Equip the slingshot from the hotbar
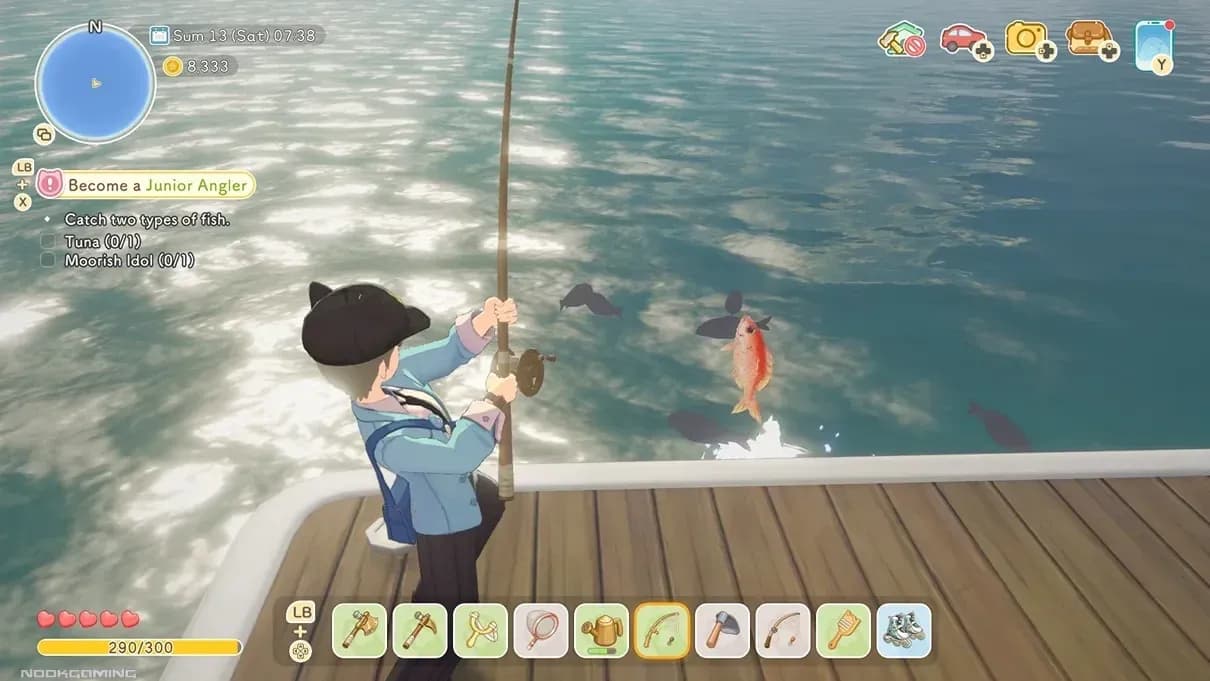Screen dimensions: 1210x681 click(x=481, y=631)
